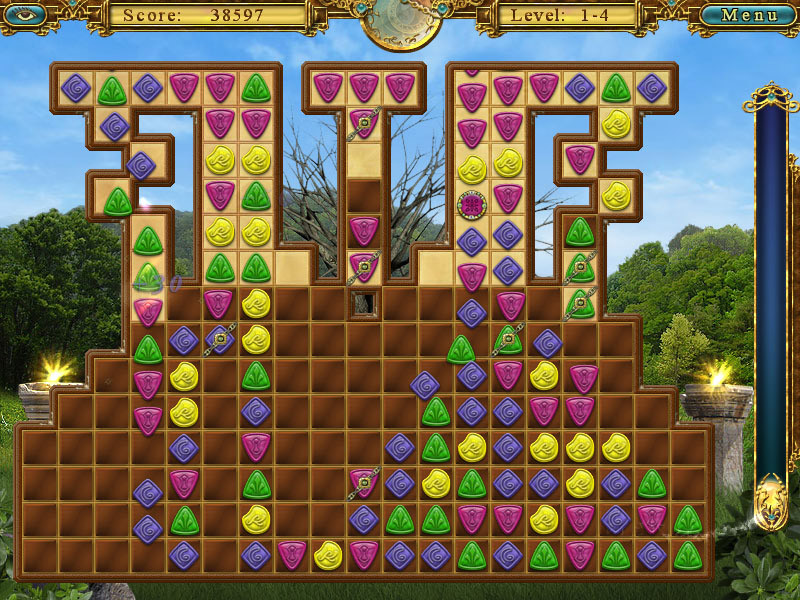
Task: Click the eye icon in the top bar
Action: coord(25,14)
